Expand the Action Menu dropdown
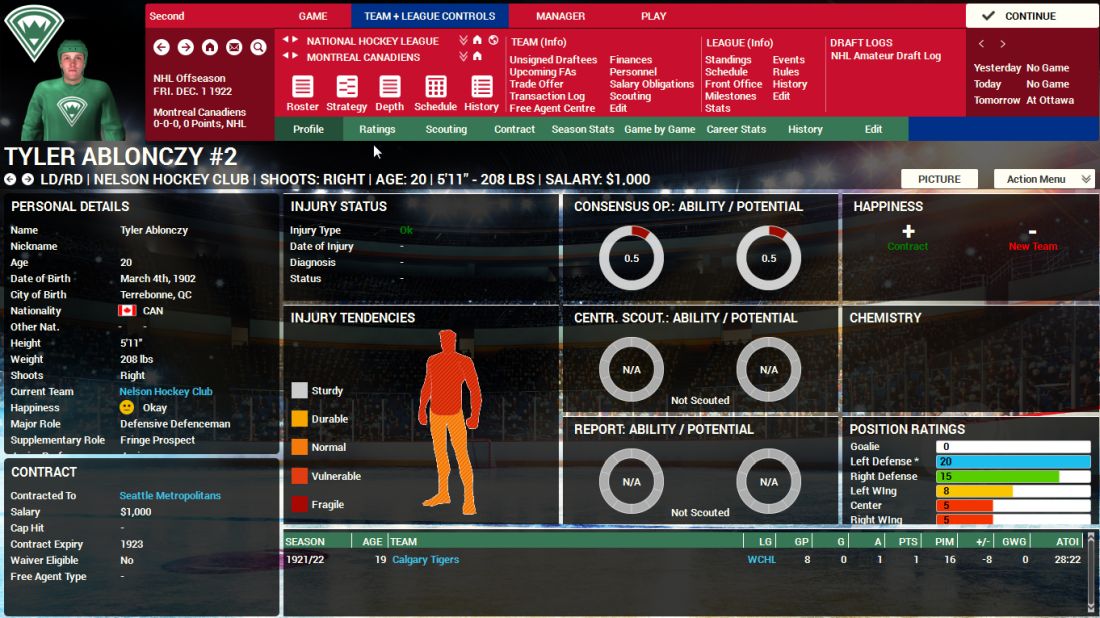The image size is (1100, 618). click(x=1044, y=179)
